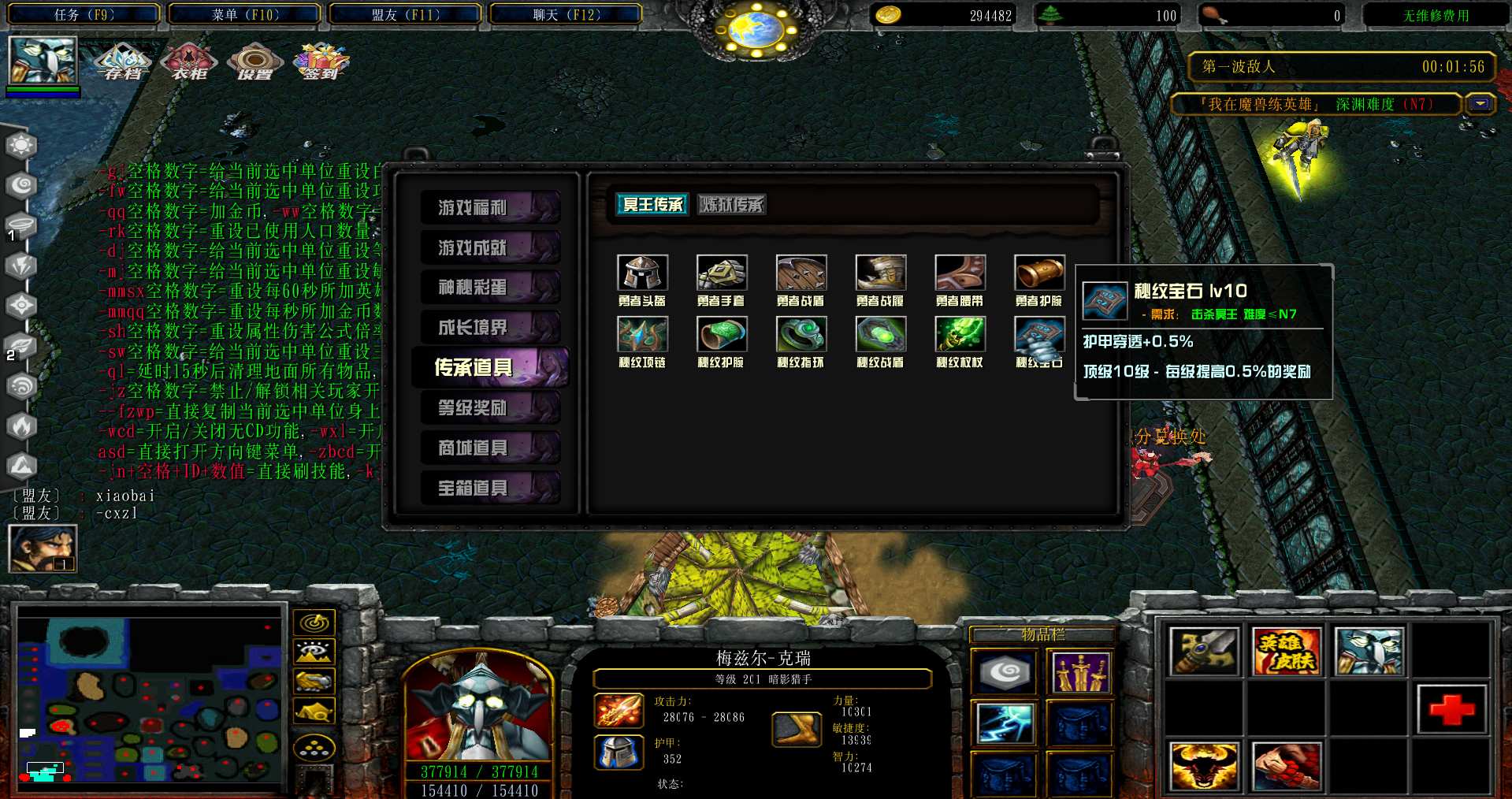Viewport: 1512px width, 799px height.
Task: Click the minimap
Action: pyautogui.click(x=150, y=697)
